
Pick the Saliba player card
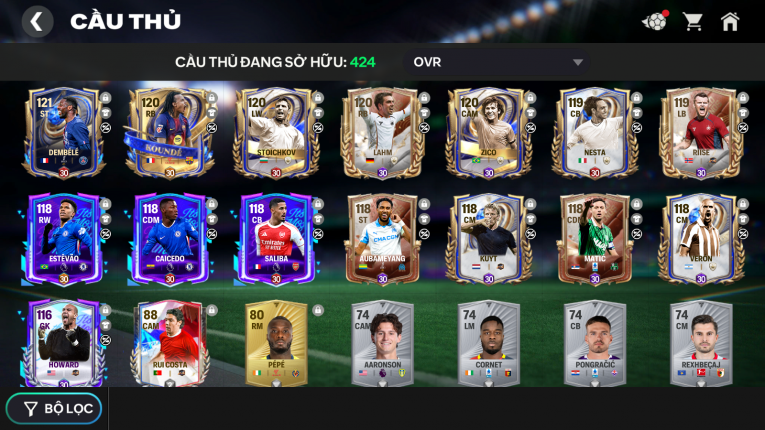click(x=275, y=239)
